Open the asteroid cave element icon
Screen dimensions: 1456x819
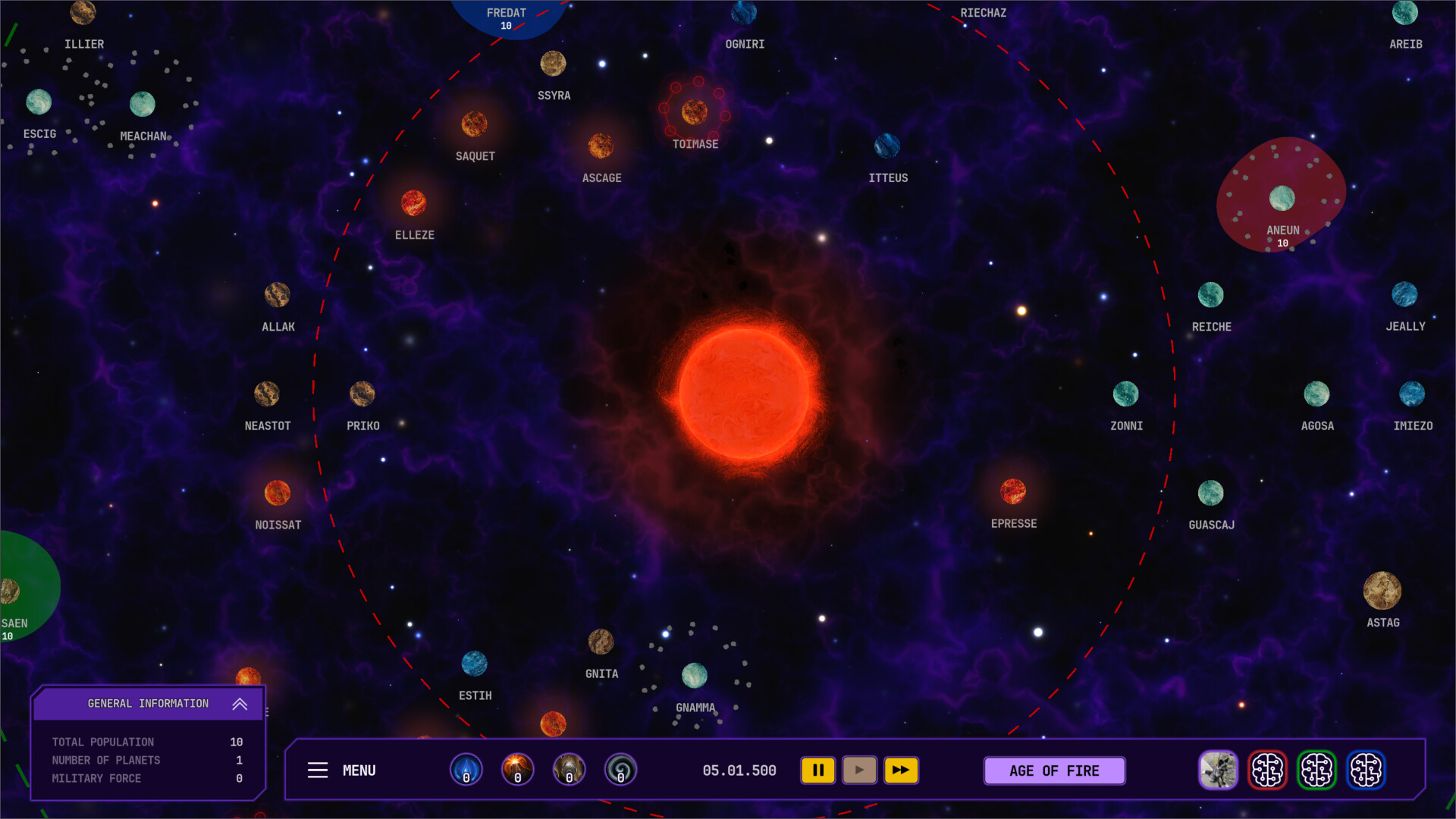(x=570, y=770)
